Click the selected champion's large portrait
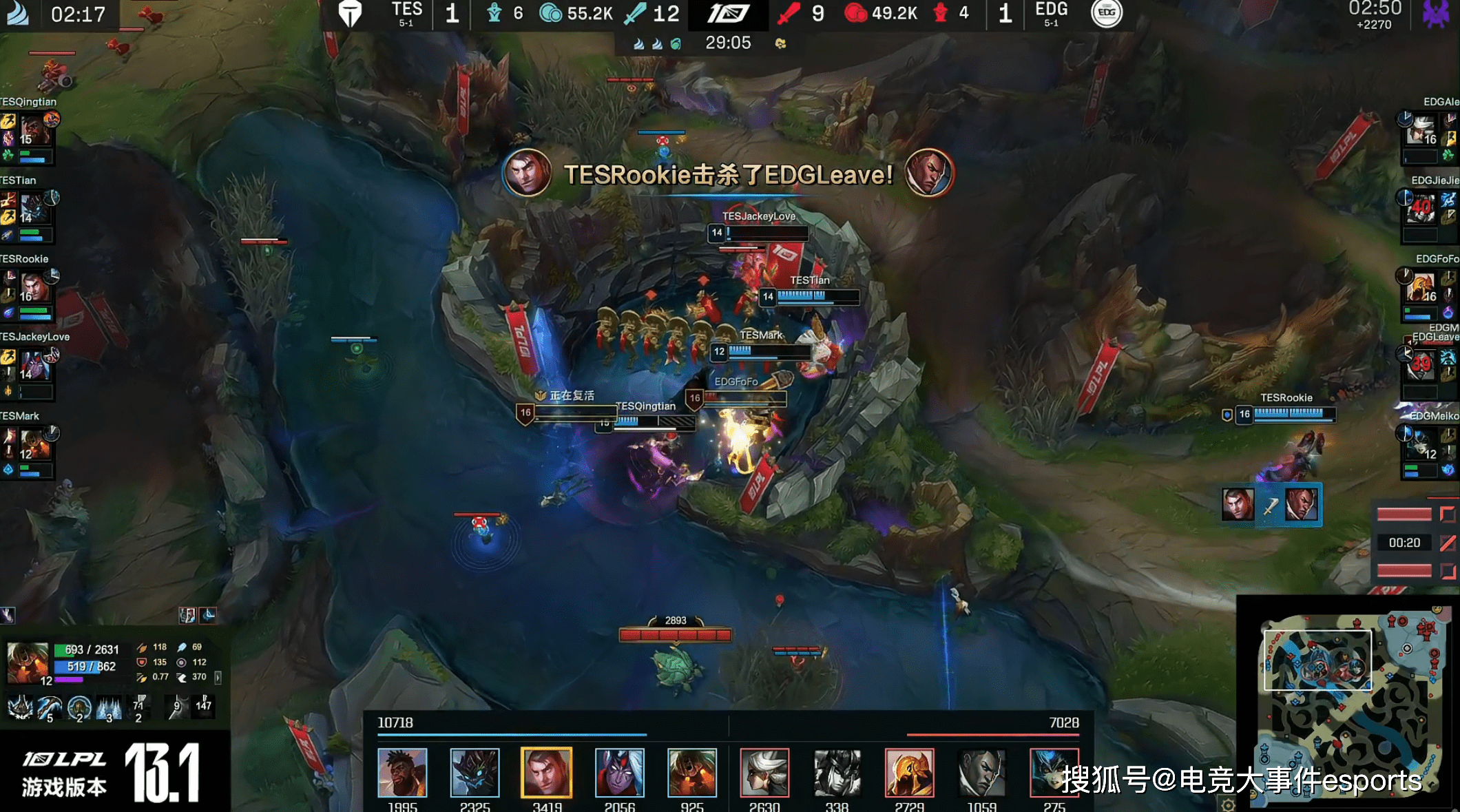1460x812 pixels. [x=28, y=663]
